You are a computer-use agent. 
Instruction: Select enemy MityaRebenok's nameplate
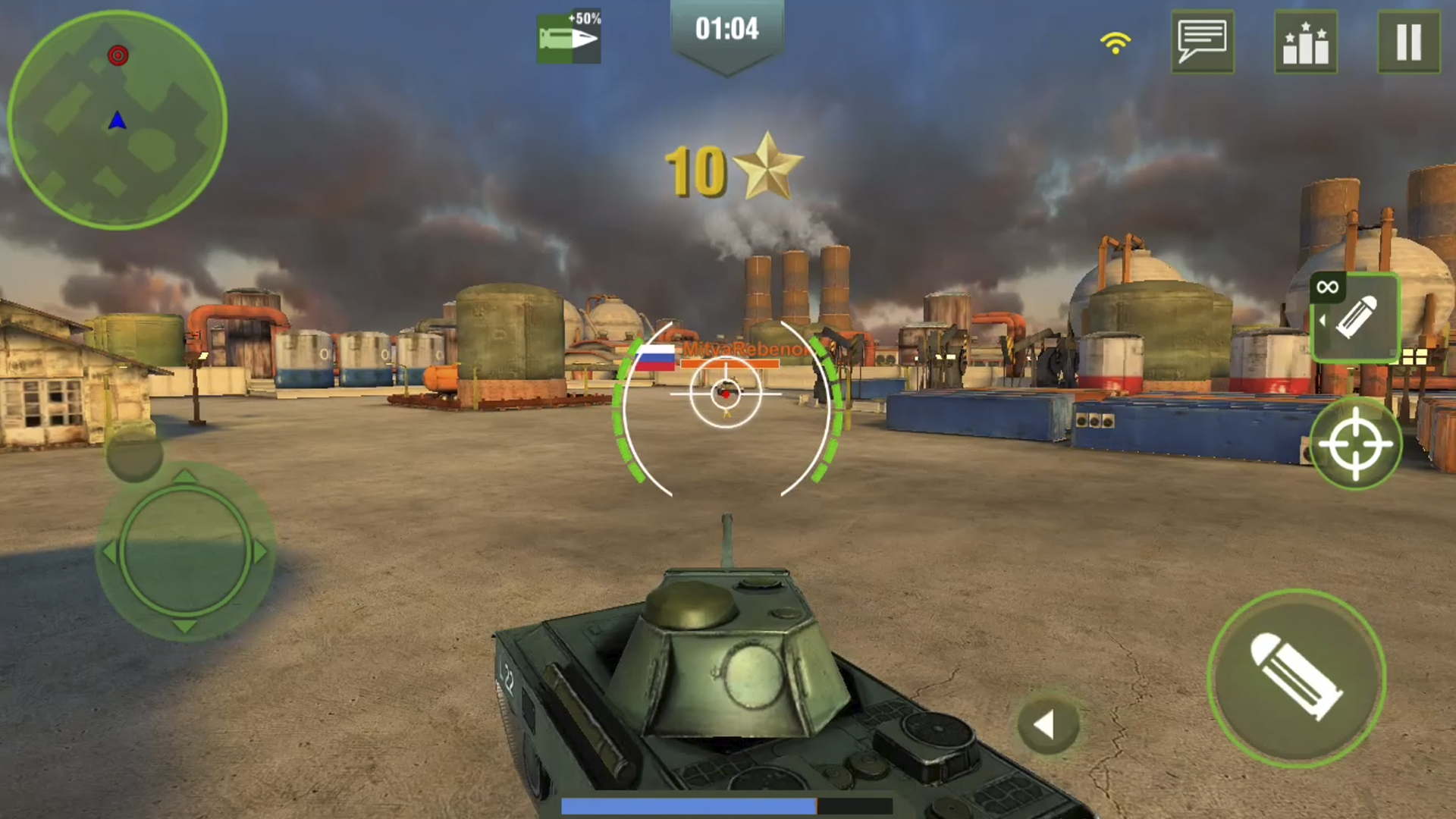pos(747,351)
